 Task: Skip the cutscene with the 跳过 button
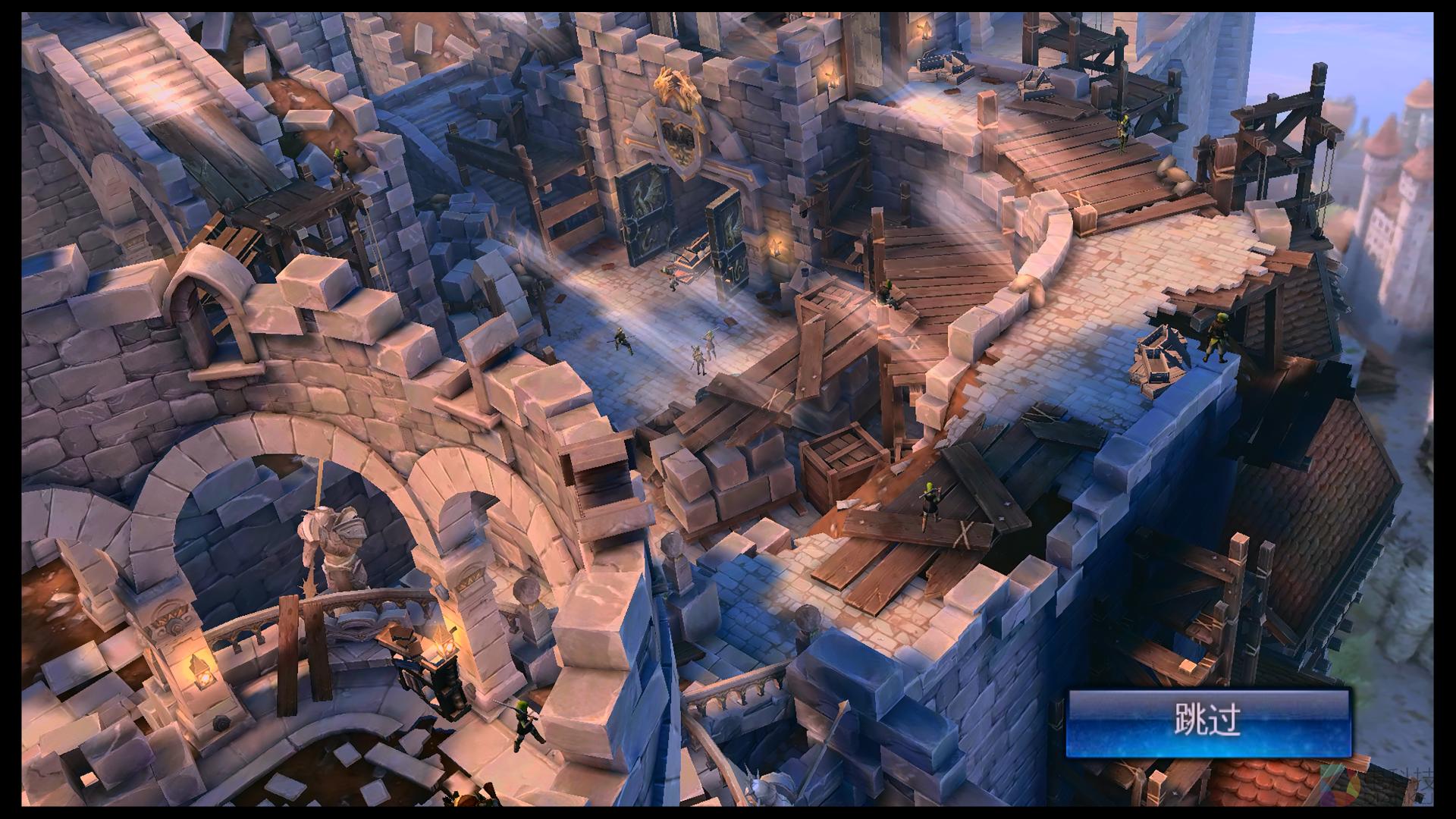coord(1208,721)
